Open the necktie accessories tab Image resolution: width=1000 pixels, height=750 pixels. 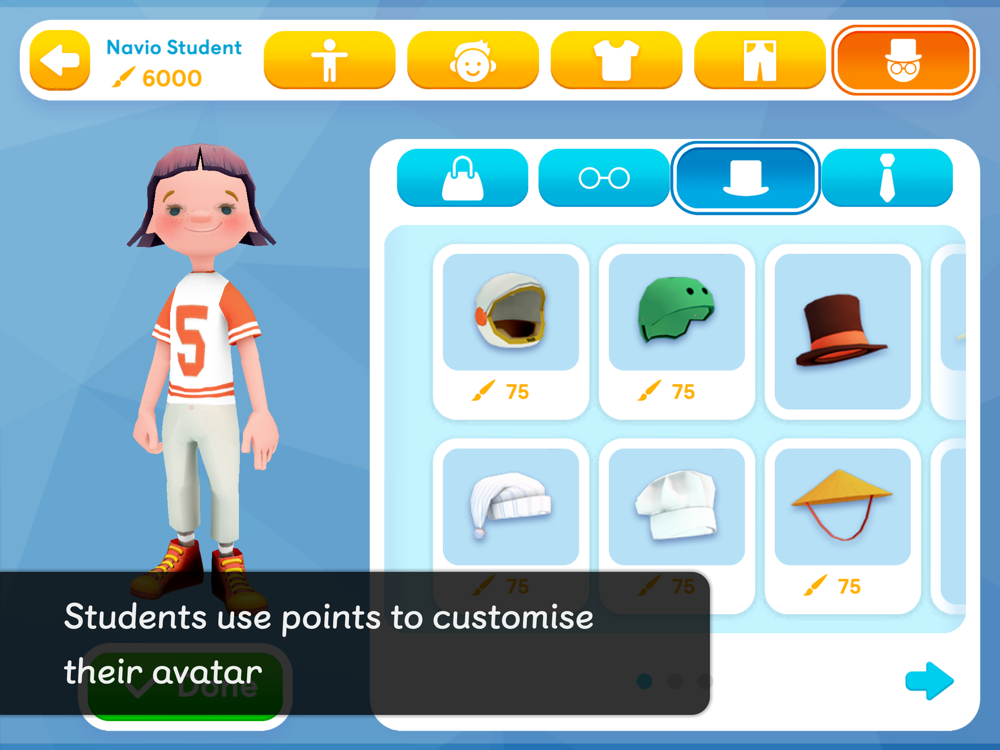pos(887,178)
